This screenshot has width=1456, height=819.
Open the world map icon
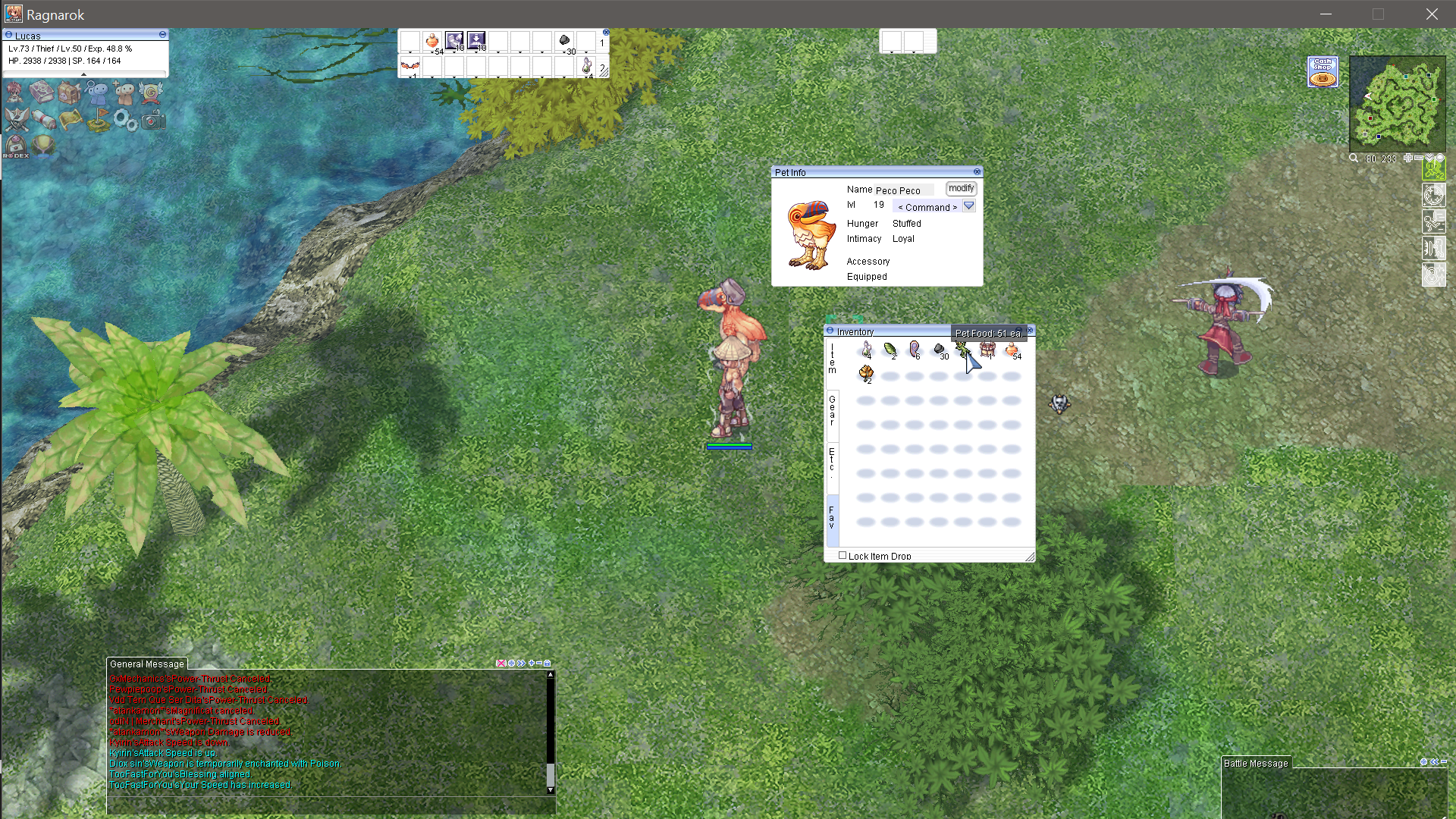point(70,120)
